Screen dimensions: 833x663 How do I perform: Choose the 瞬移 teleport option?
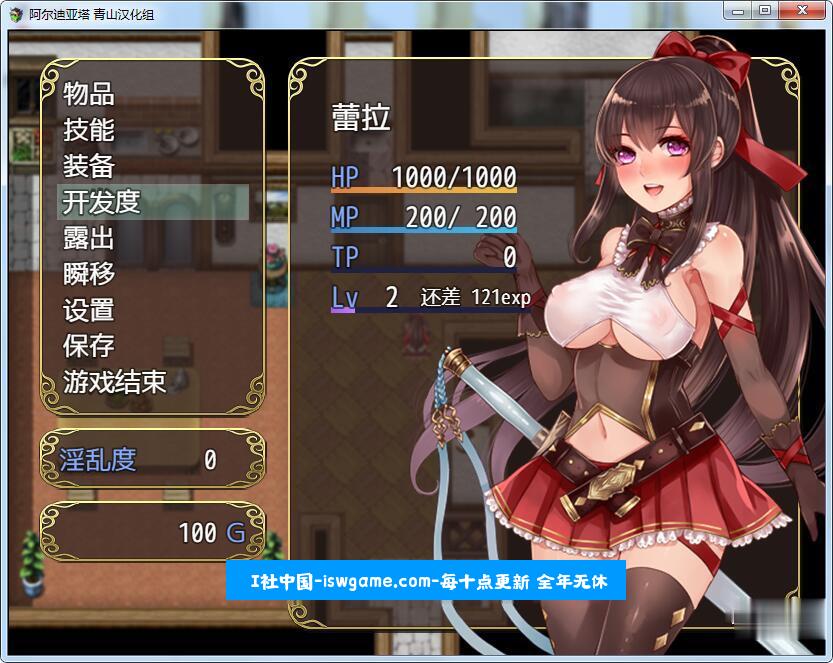tap(89, 274)
